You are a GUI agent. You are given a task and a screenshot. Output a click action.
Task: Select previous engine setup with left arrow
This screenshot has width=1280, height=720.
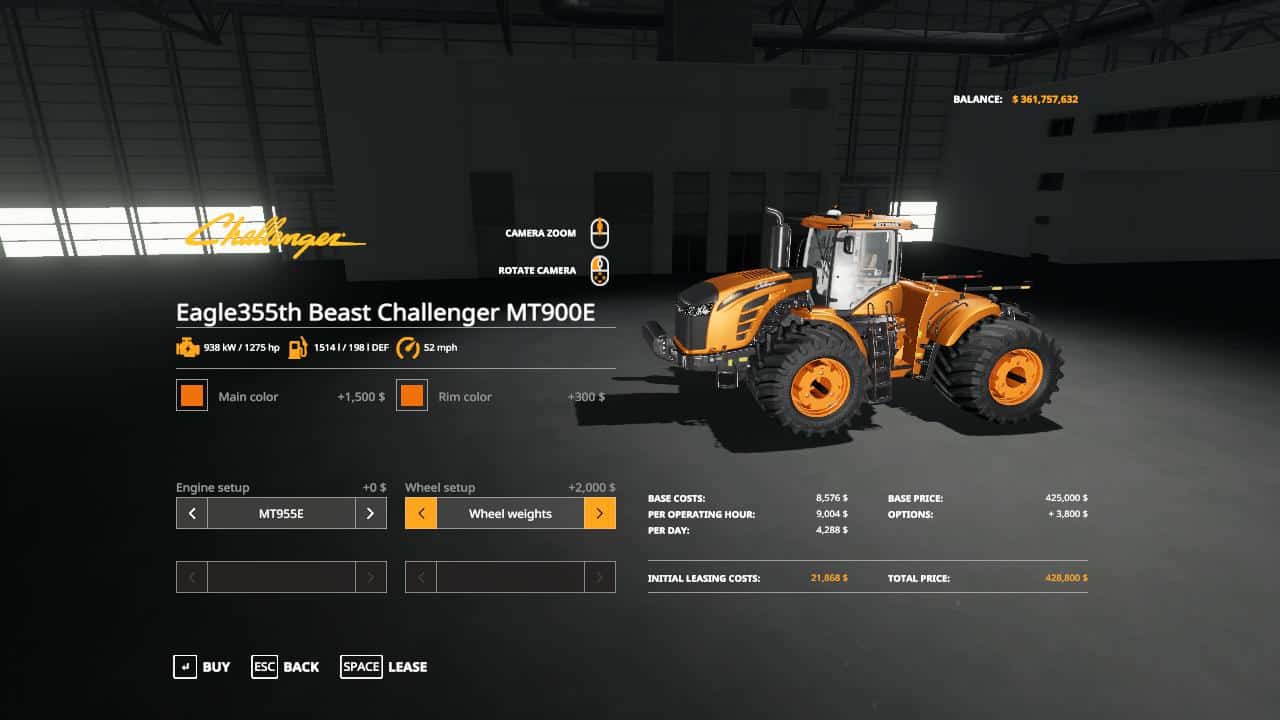[192, 514]
